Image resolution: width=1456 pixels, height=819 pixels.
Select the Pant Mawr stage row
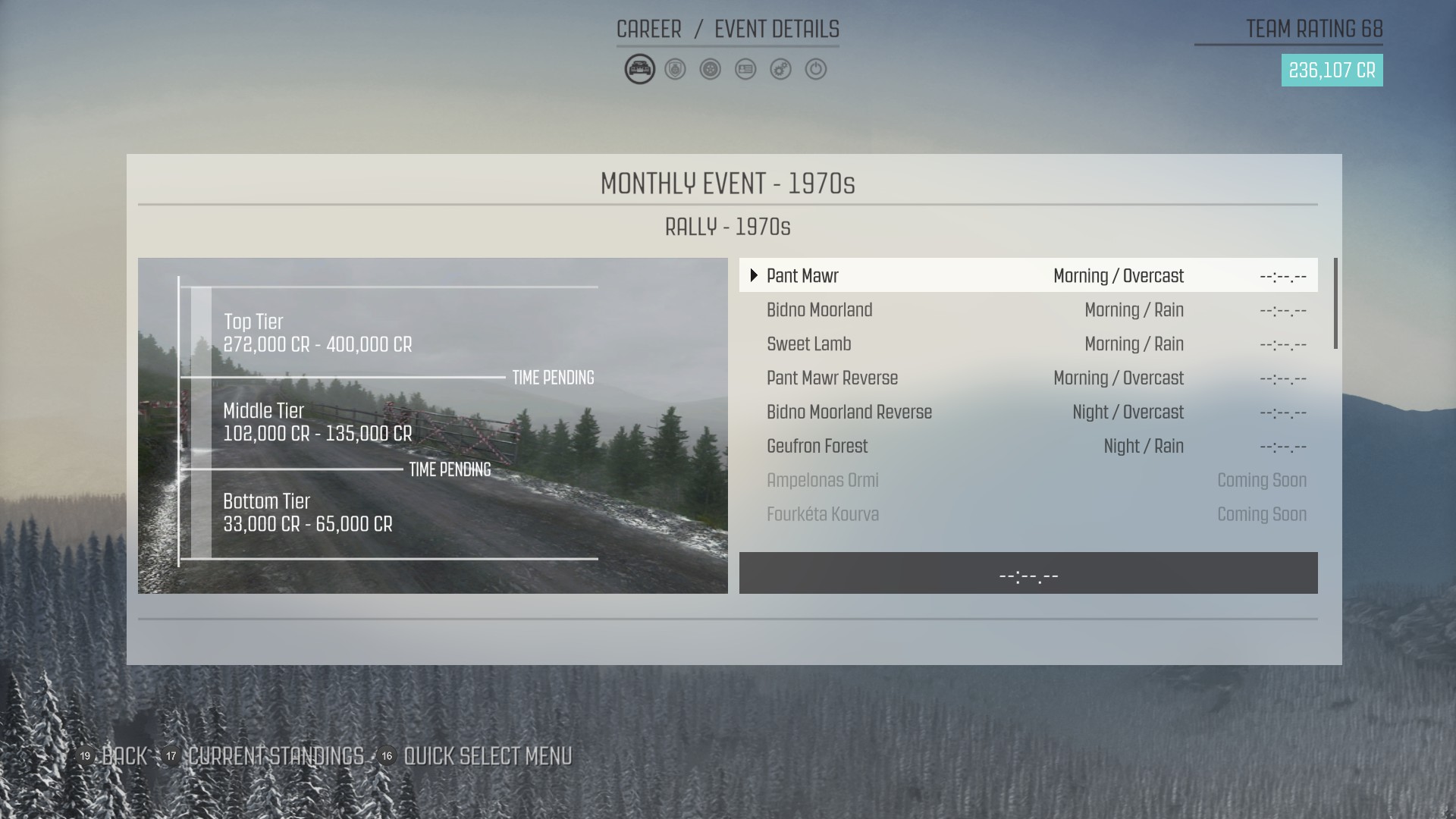click(1028, 275)
